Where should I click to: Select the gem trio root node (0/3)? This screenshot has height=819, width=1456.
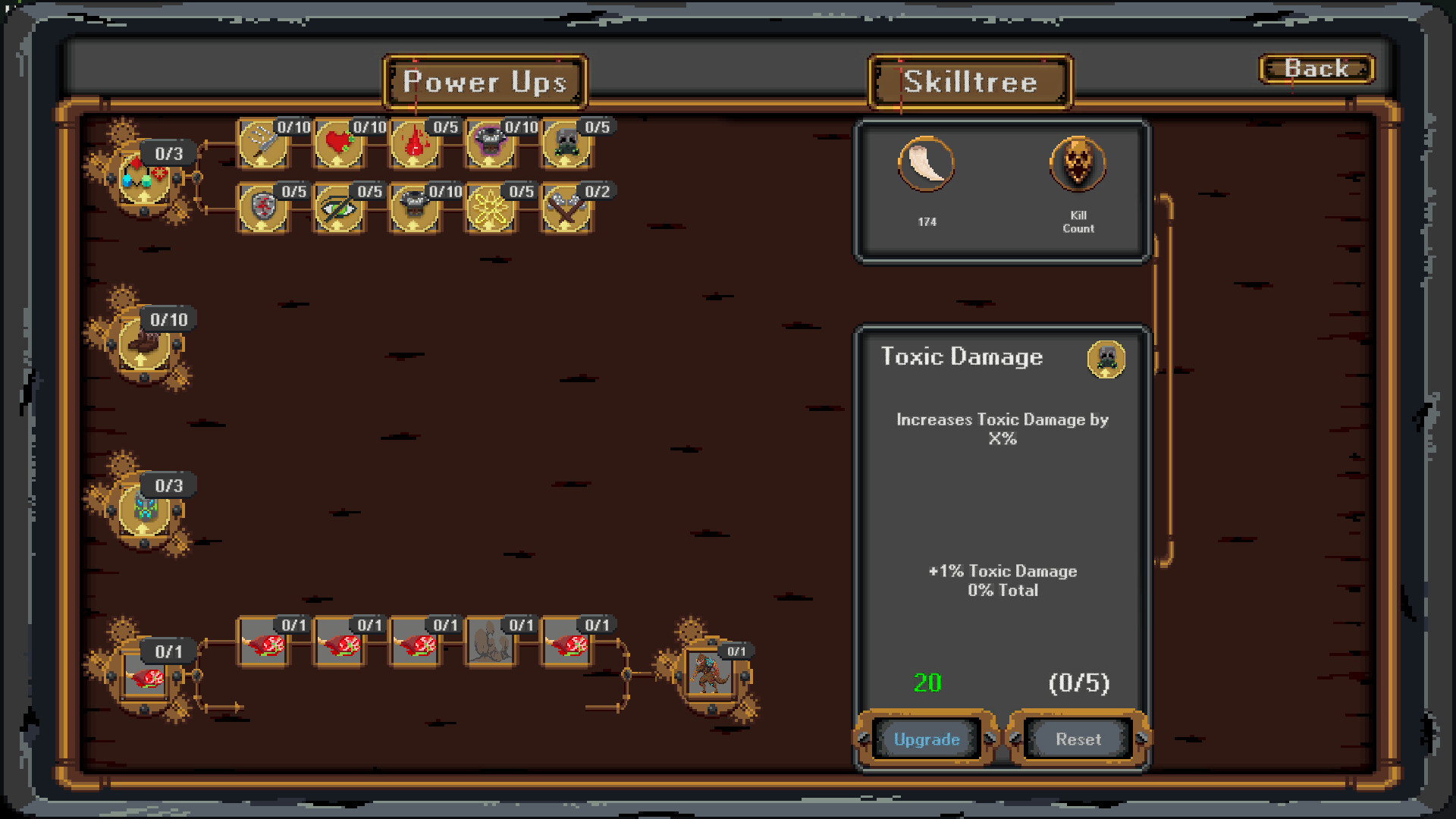click(144, 178)
